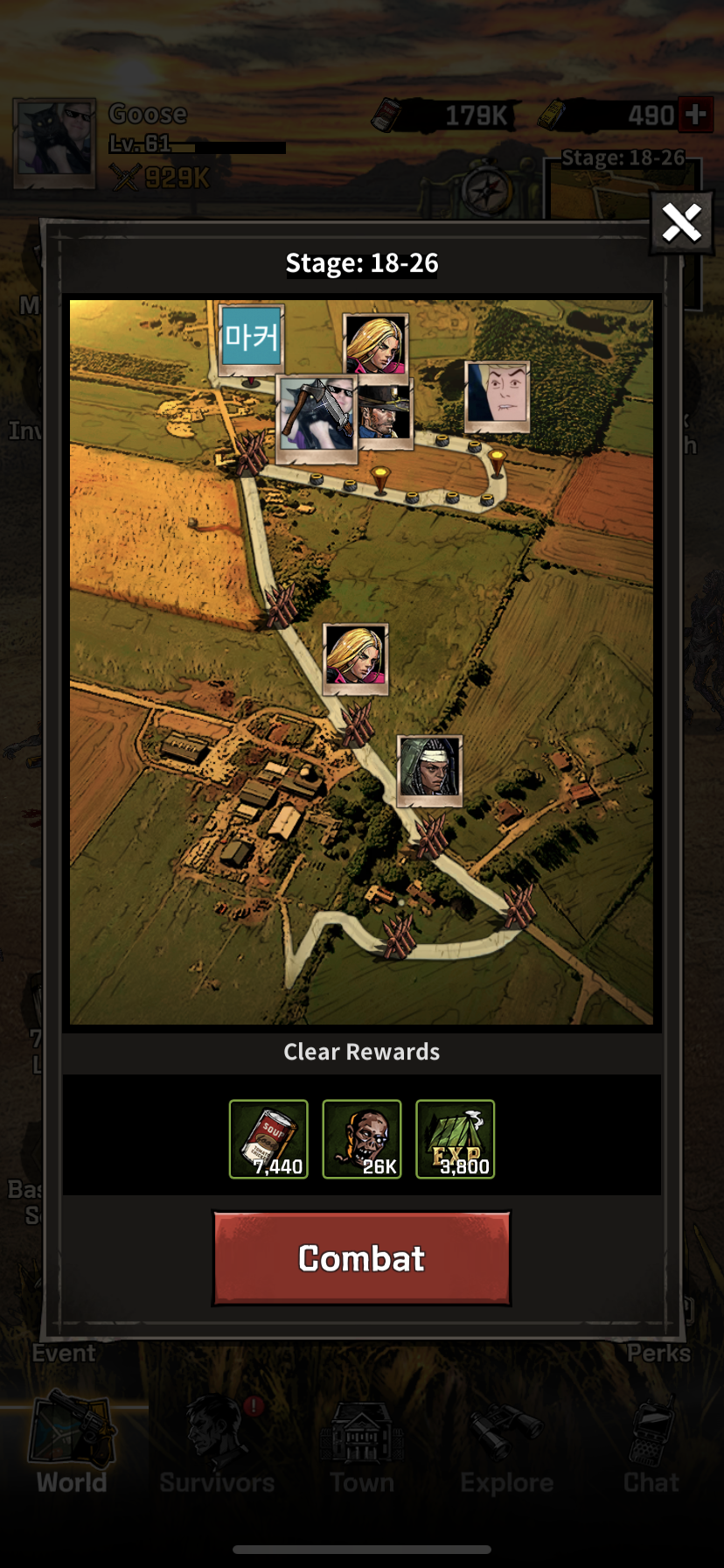The height and width of the screenshot is (1568, 724).
Task: Open Goose's player profile portrait
Action: point(54,143)
